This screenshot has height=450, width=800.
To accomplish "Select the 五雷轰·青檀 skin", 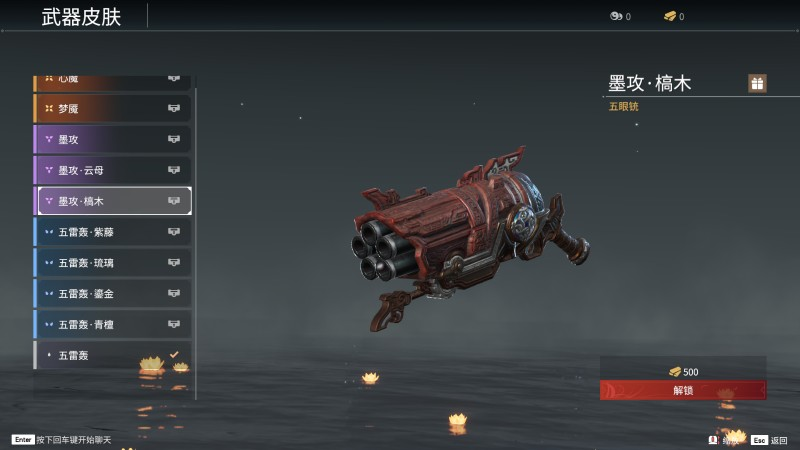I will tap(112, 325).
